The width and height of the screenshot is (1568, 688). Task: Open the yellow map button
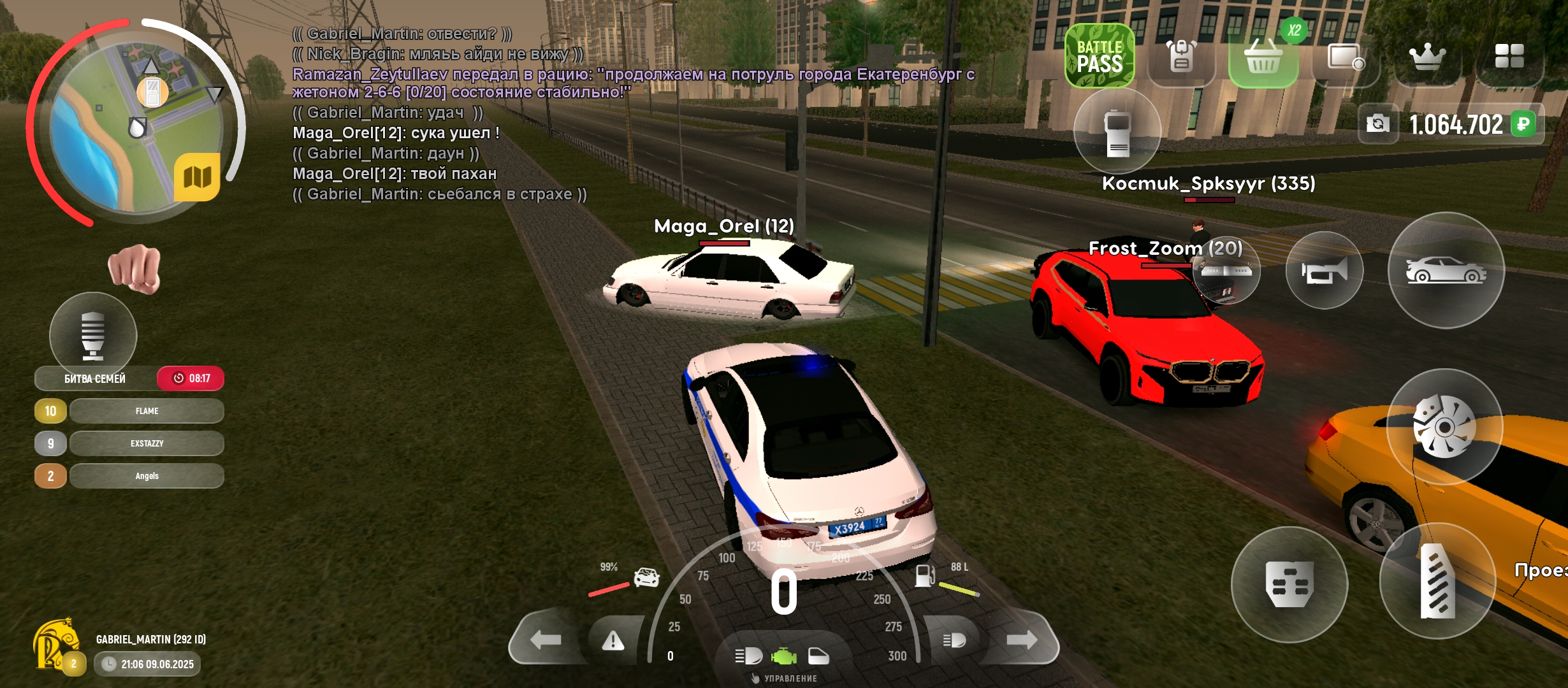pos(197,176)
